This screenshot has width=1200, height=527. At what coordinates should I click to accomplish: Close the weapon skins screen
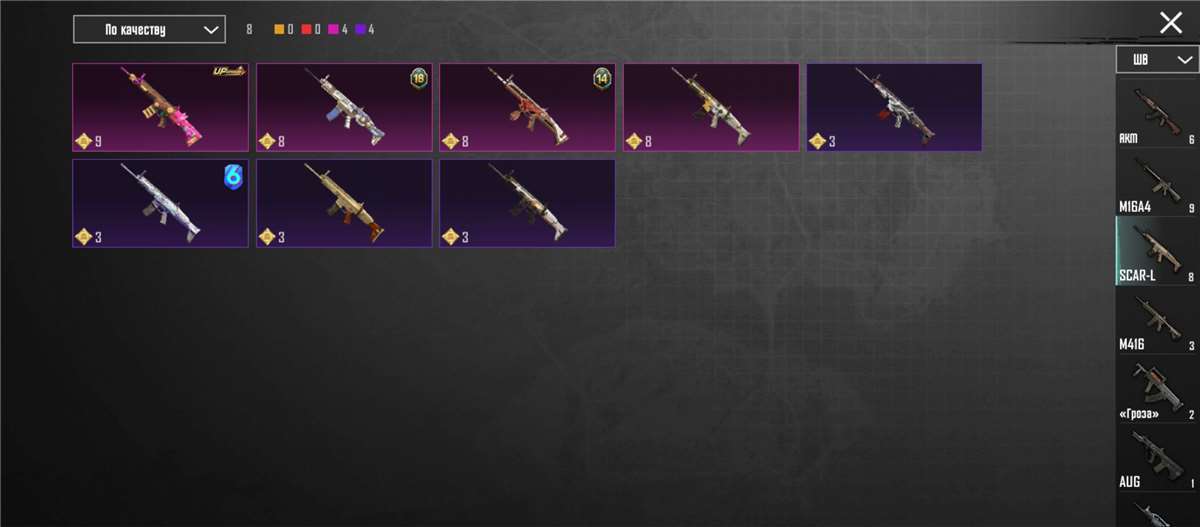1170,24
